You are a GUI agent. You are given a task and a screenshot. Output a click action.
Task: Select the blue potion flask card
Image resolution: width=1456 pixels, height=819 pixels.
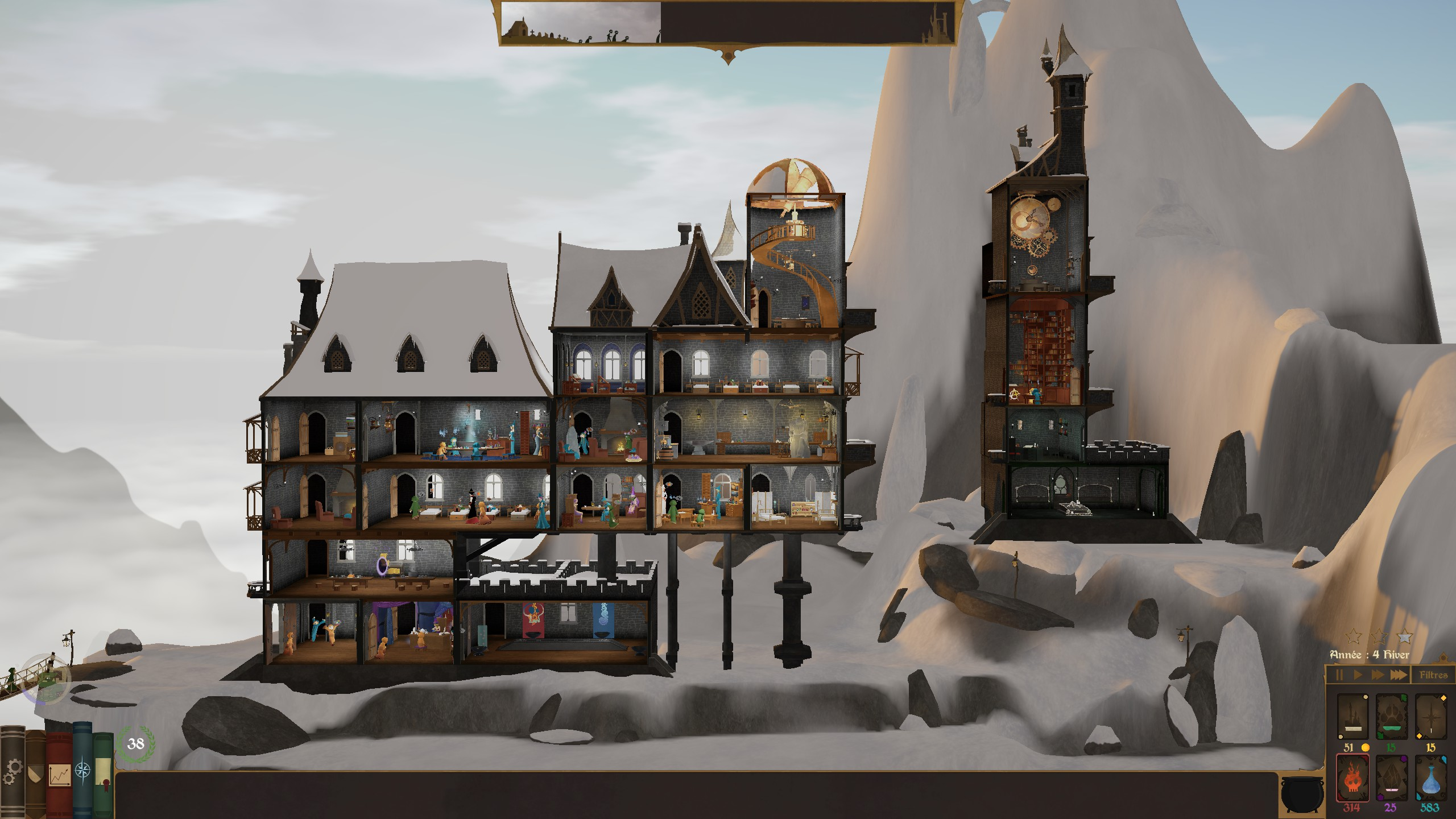(1430, 777)
